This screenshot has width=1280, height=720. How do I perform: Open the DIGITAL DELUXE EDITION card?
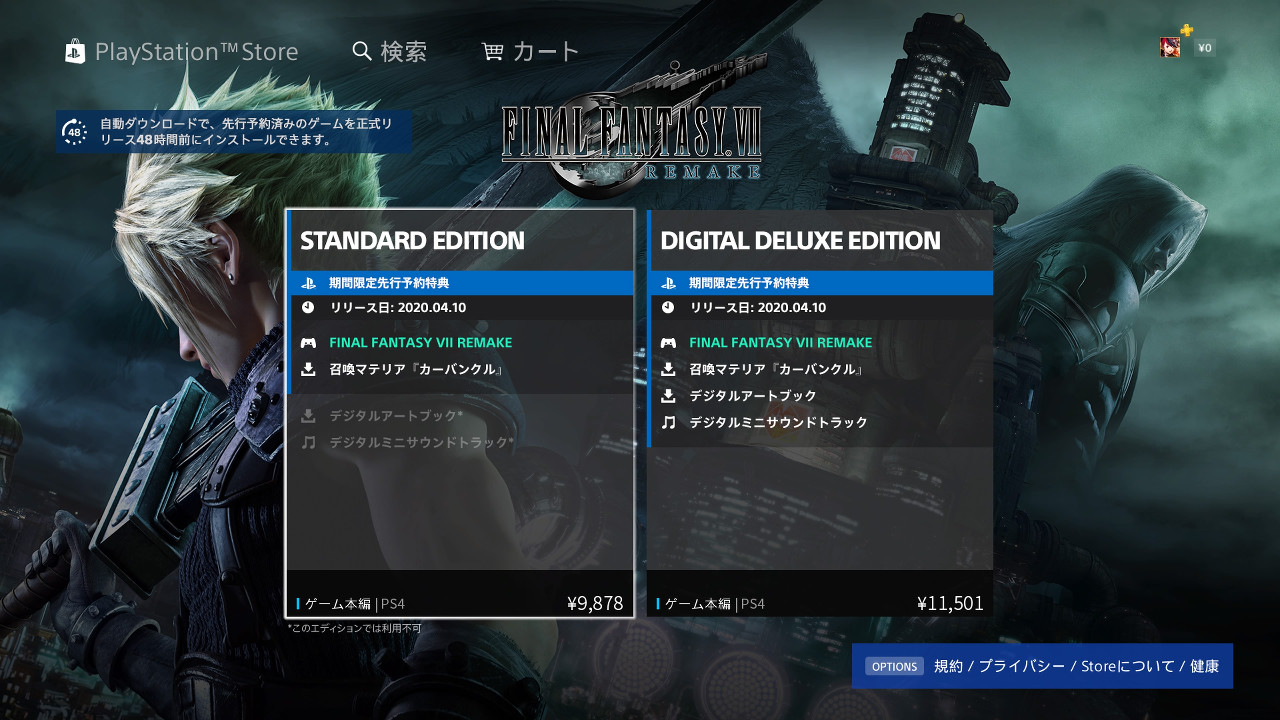[x=799, y=240]
